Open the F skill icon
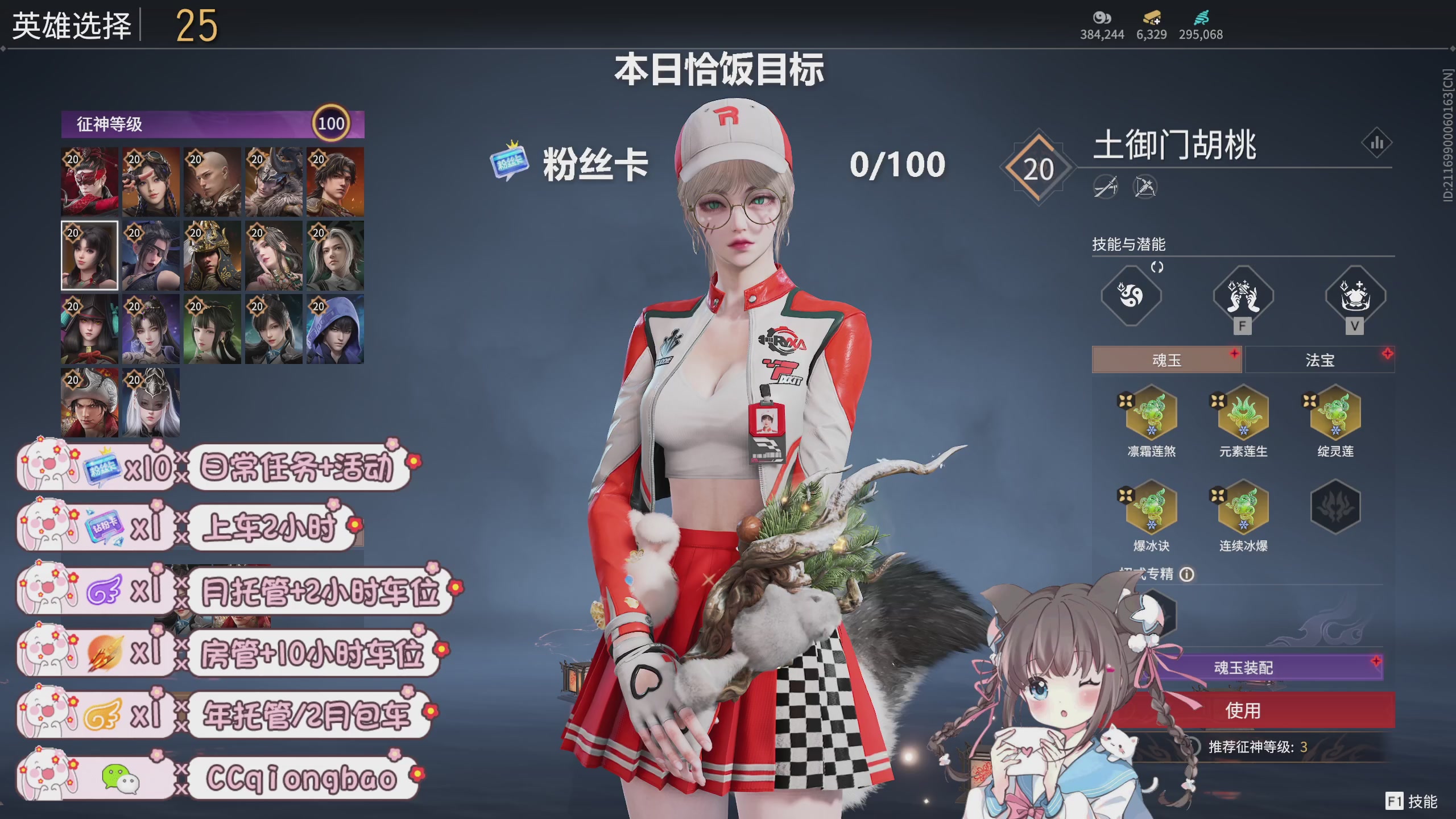1456x819 pixels. coord(1243,297)
